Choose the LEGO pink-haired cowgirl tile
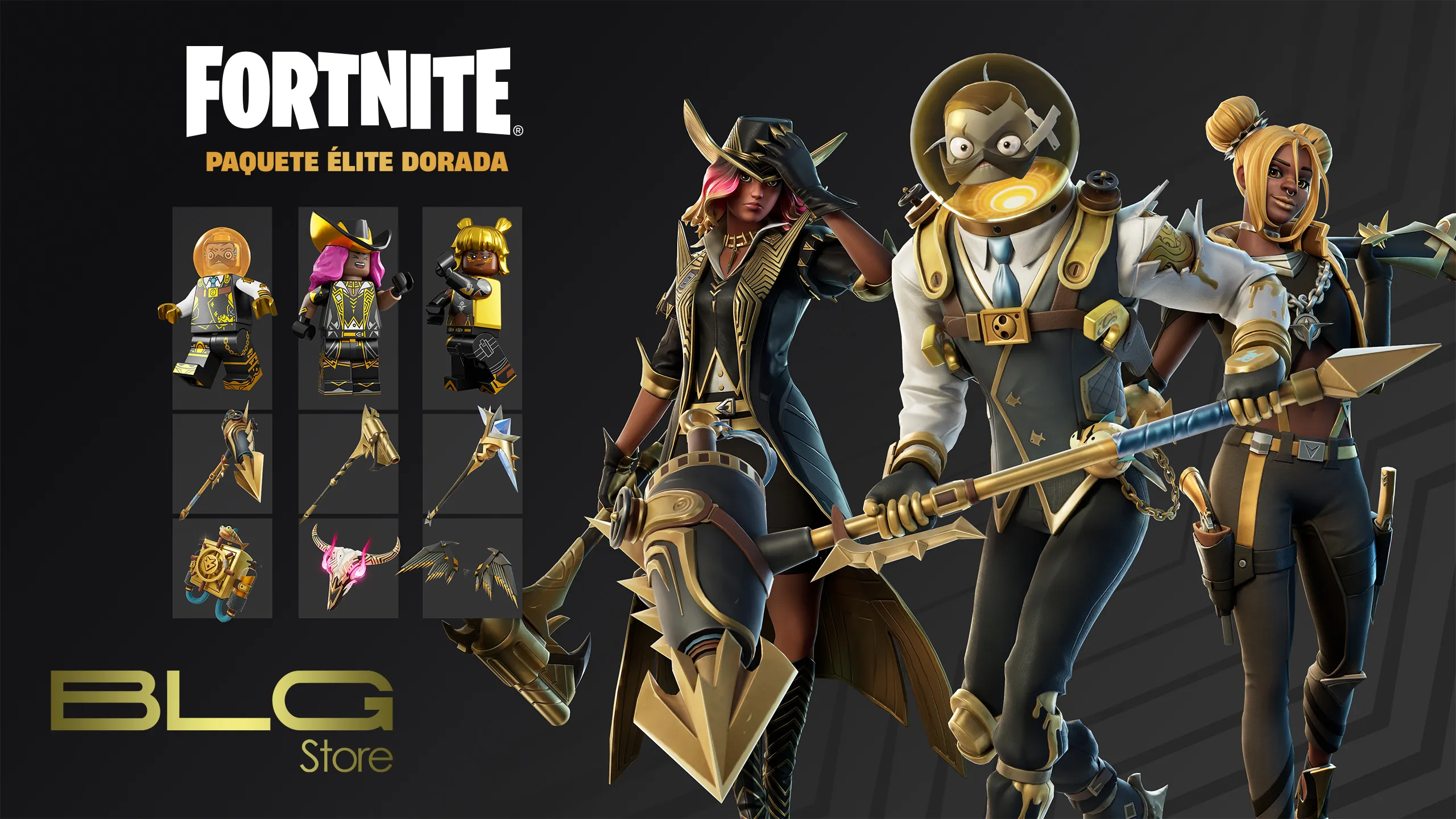 348,307
